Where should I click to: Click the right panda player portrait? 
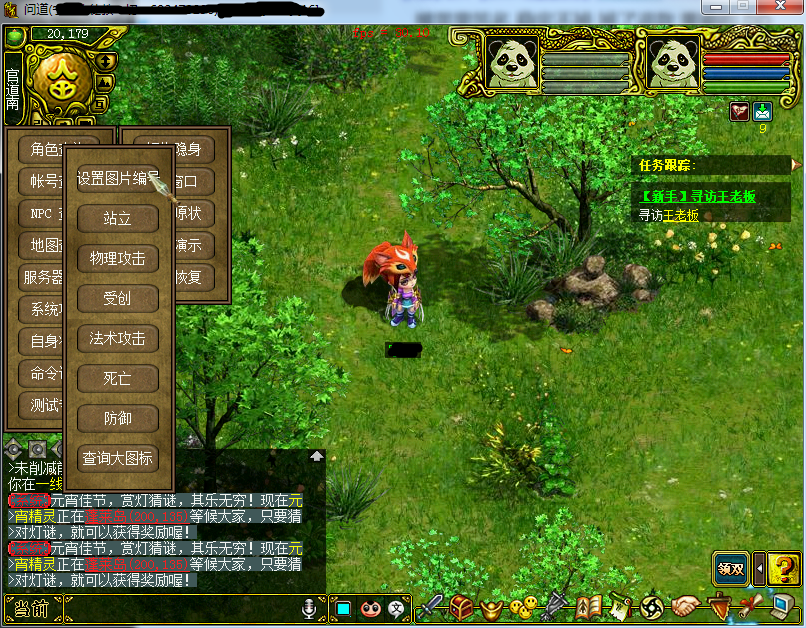click(672, 62)
